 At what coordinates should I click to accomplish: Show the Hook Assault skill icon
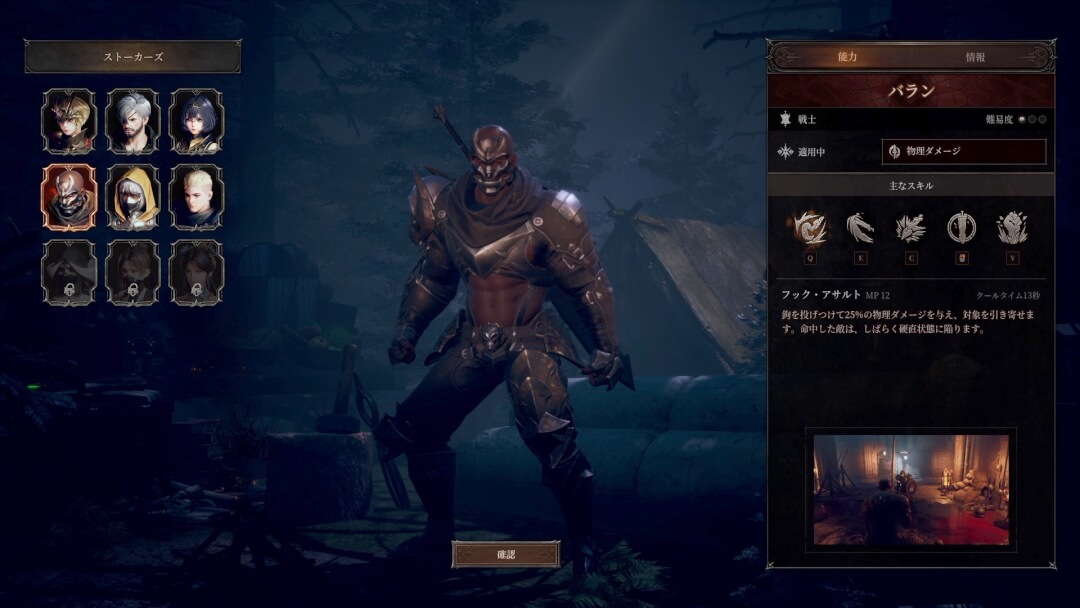click(808, 228)
